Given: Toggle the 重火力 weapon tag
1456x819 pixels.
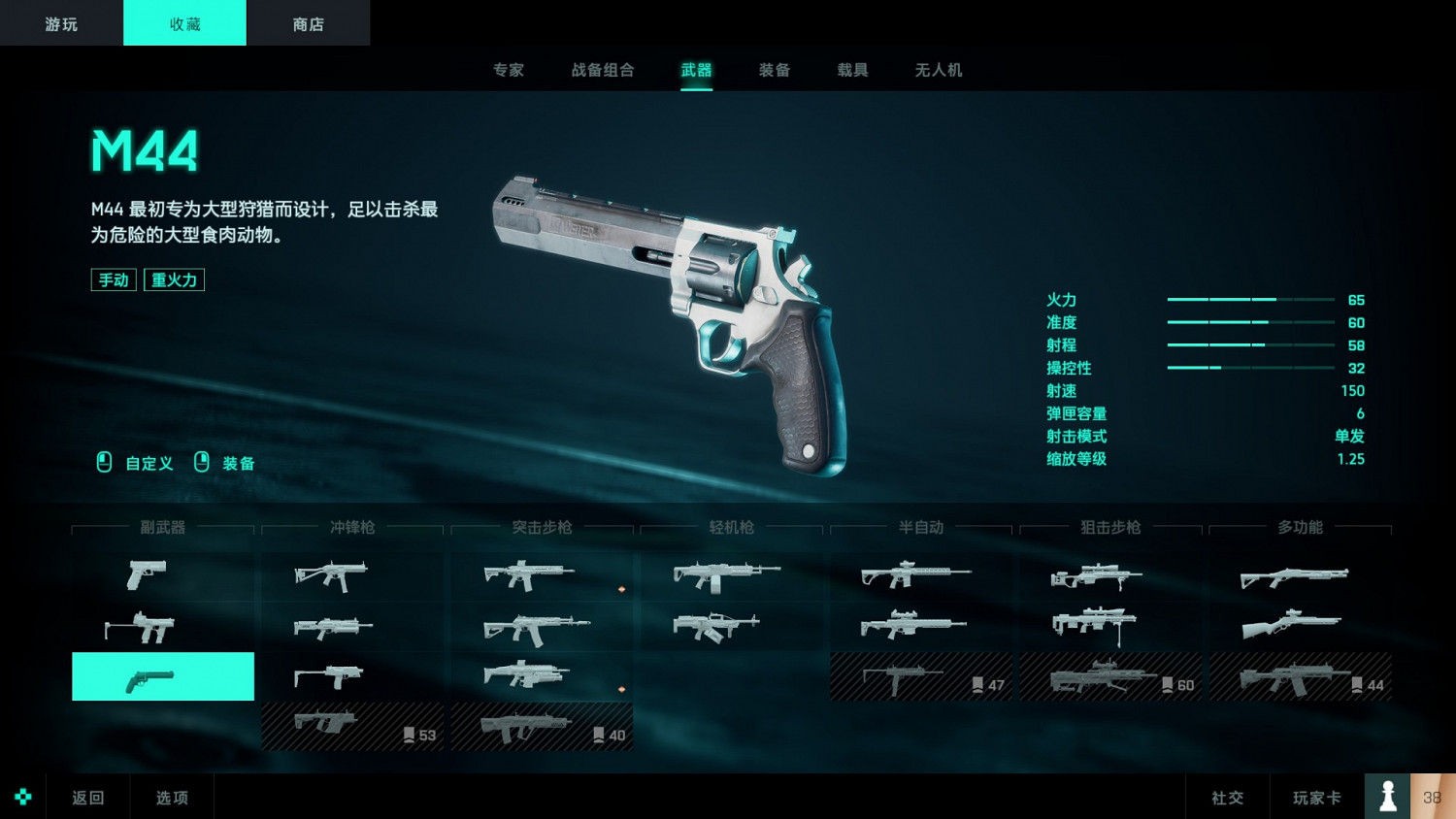Looking at the screenshot, I should point(175,279).
